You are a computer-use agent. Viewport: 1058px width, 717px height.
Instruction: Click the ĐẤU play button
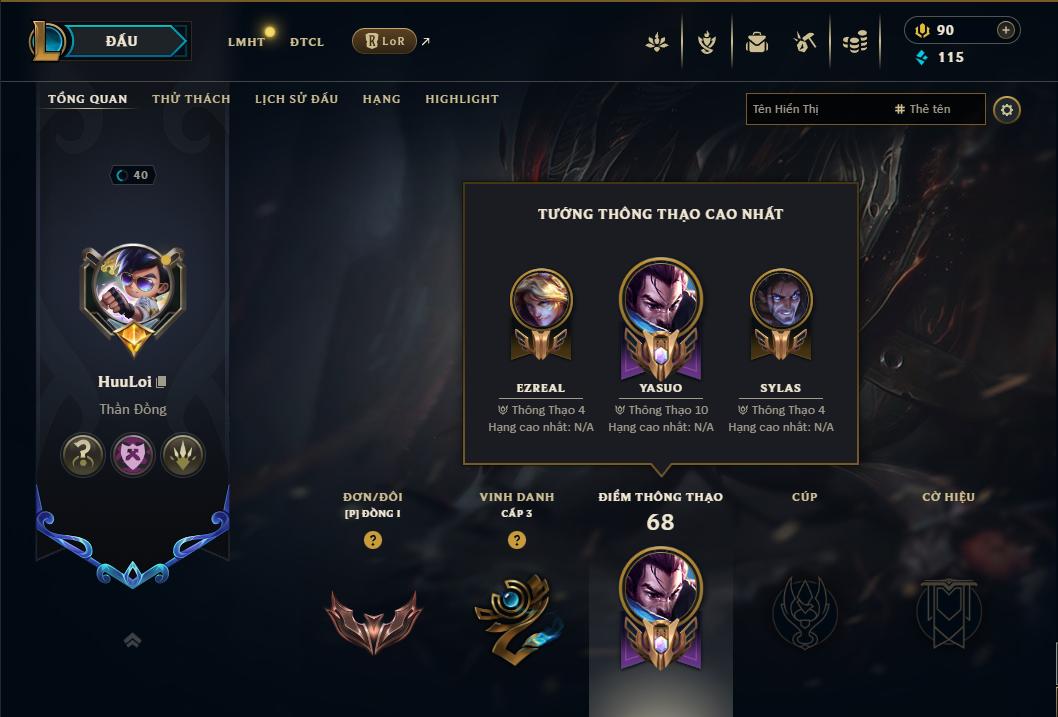[x=121, y=41]
